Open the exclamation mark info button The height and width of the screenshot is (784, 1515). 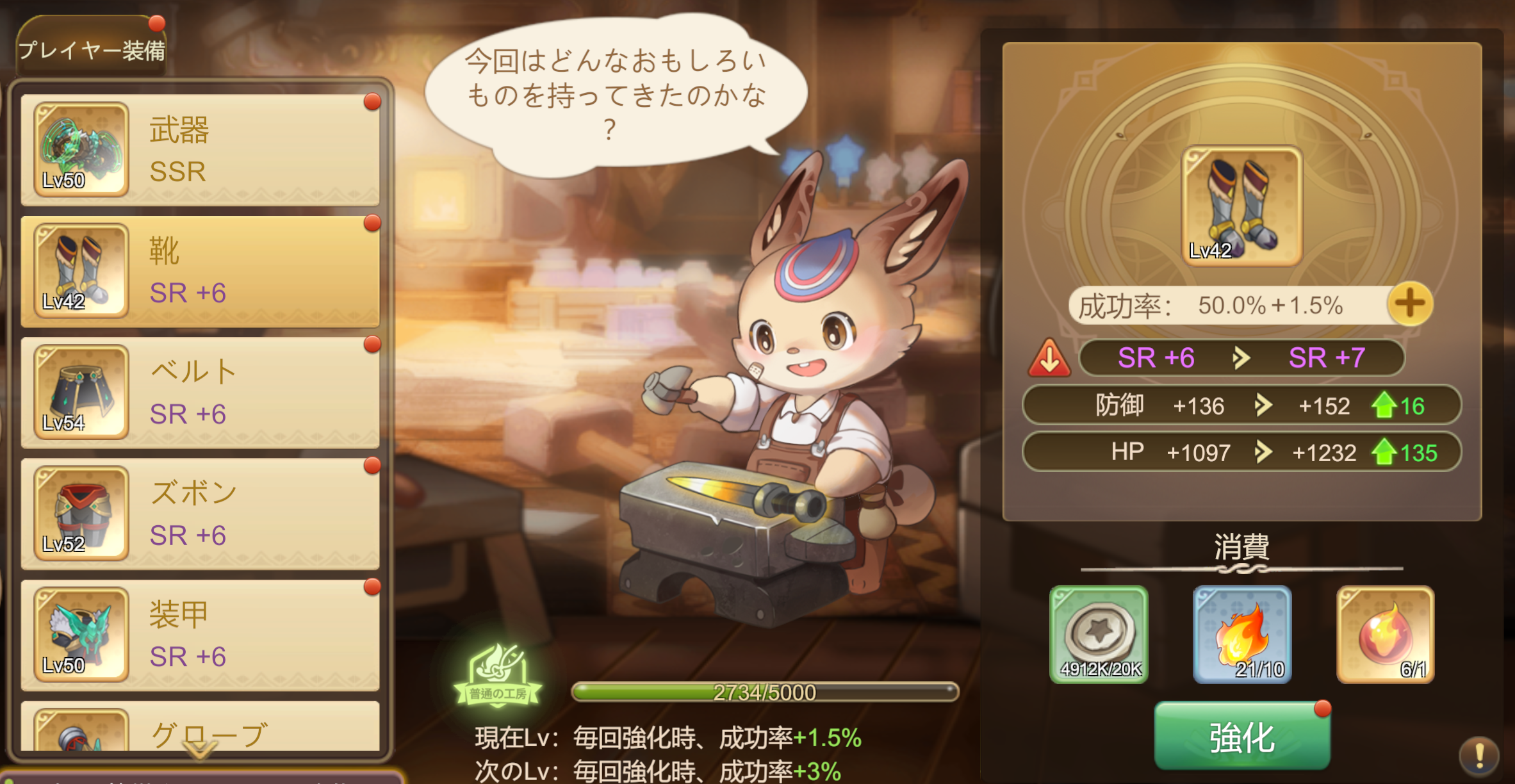click(x=1478, y=755)
